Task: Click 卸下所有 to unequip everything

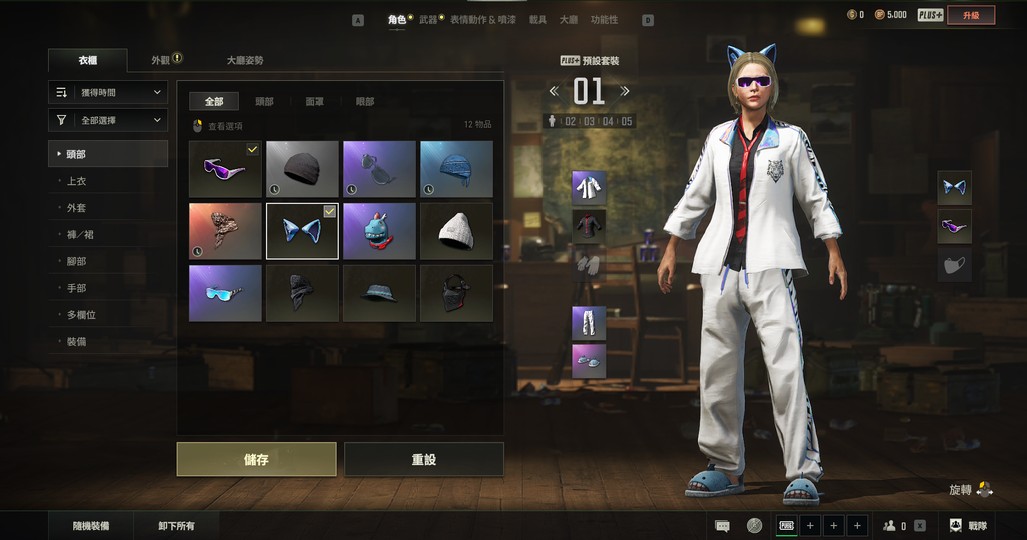Action: pos(176,526)
